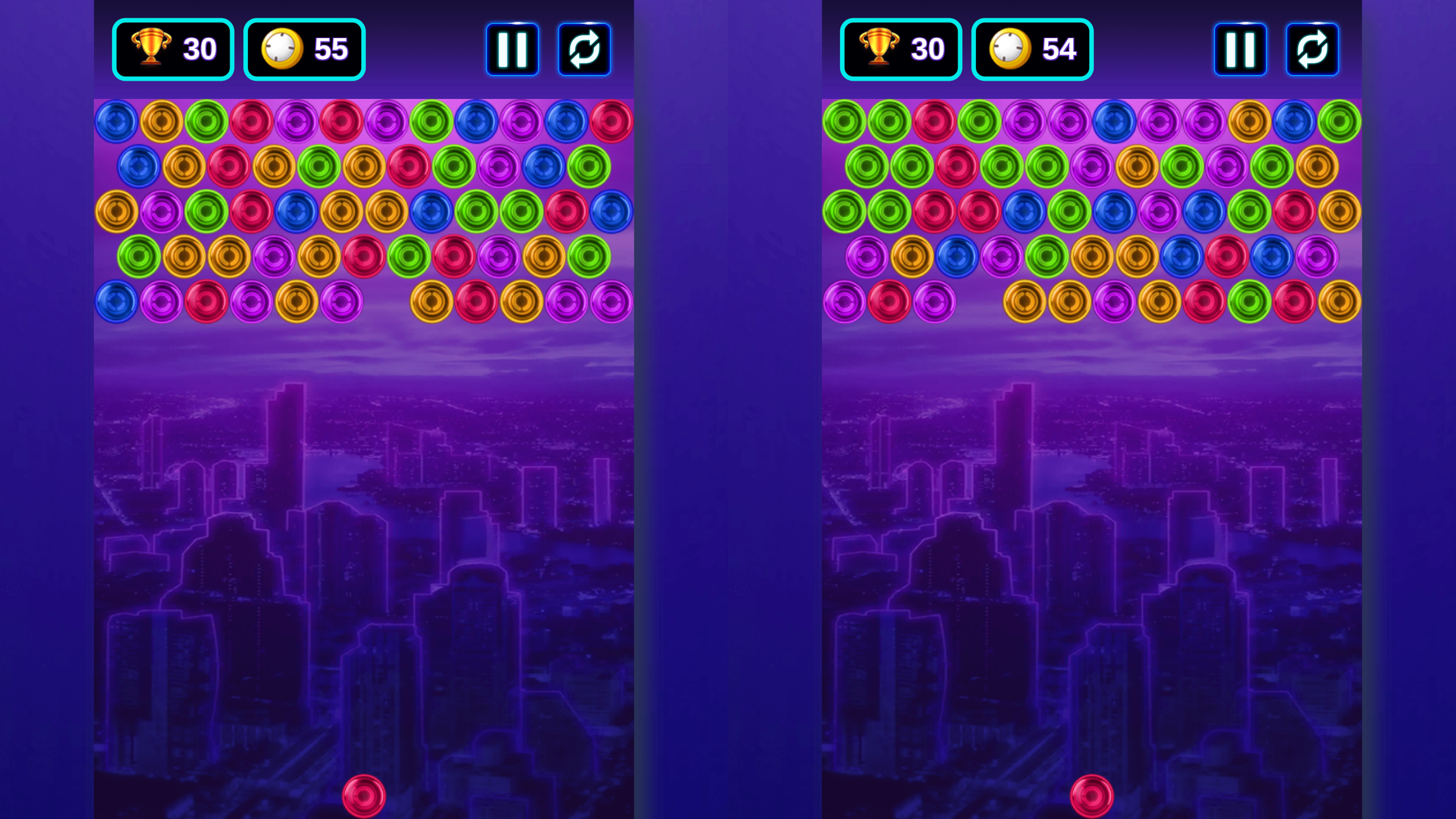Click the timer badge showing 55
The image size is (1456, 819).
[x=304, y=48]
